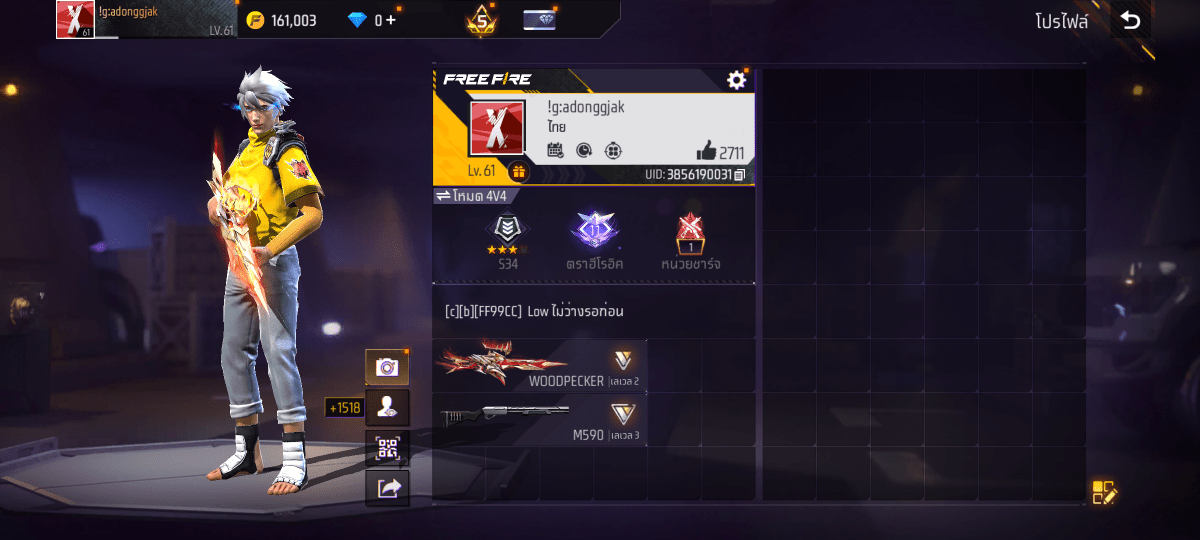
Task: Open the camera photo button
Action: coord(387,367)
